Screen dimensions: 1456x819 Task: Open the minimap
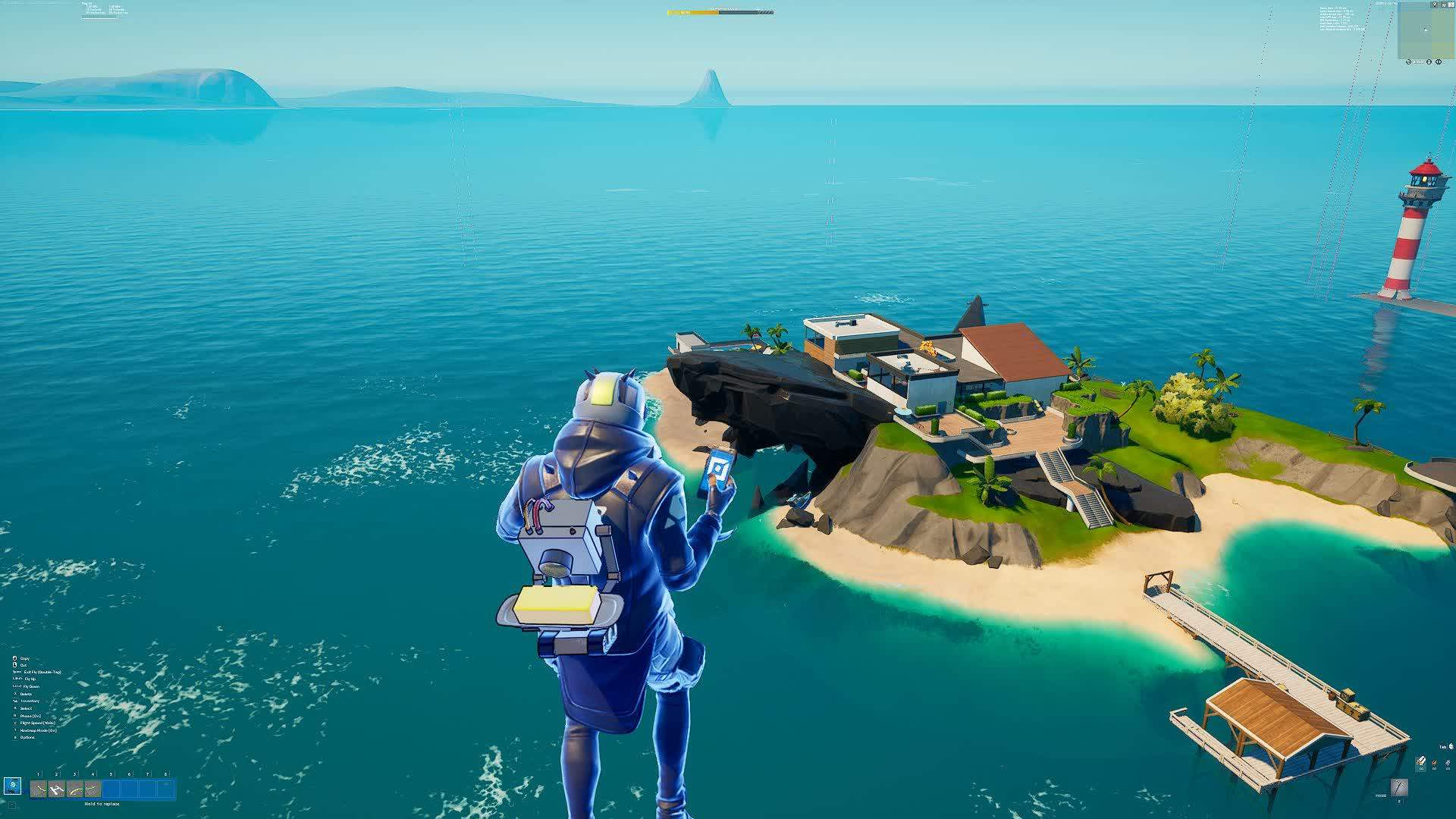[1425, 31]
